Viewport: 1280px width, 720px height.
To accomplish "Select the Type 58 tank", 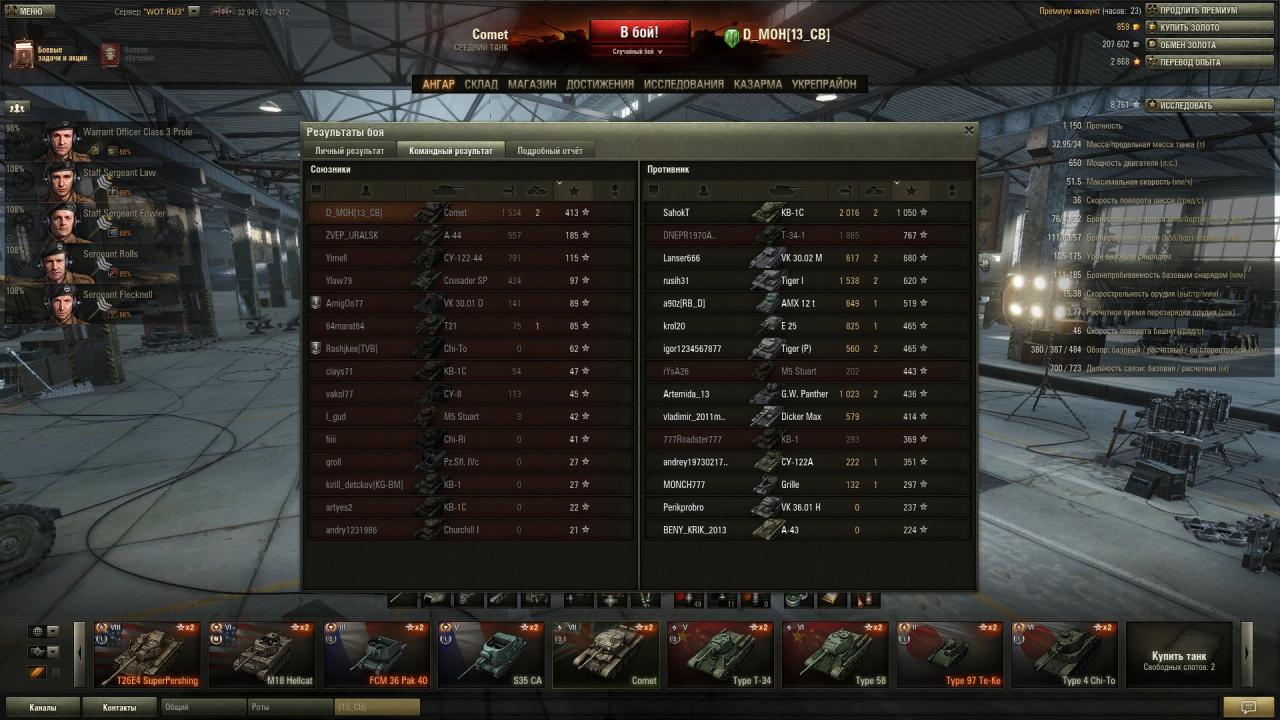I will (834, 655).
